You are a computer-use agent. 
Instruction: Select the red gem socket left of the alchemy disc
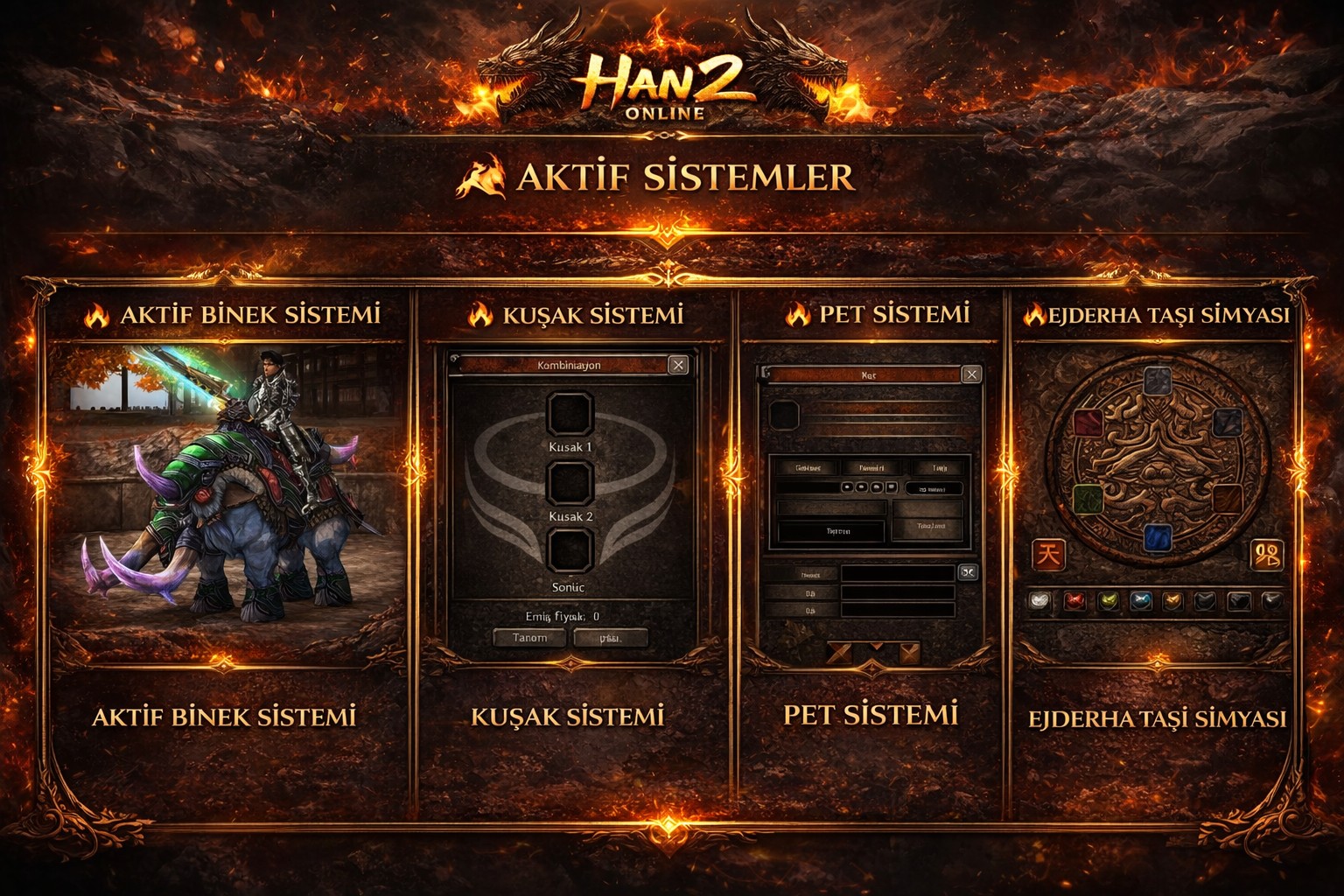(x=1088, y=423)
